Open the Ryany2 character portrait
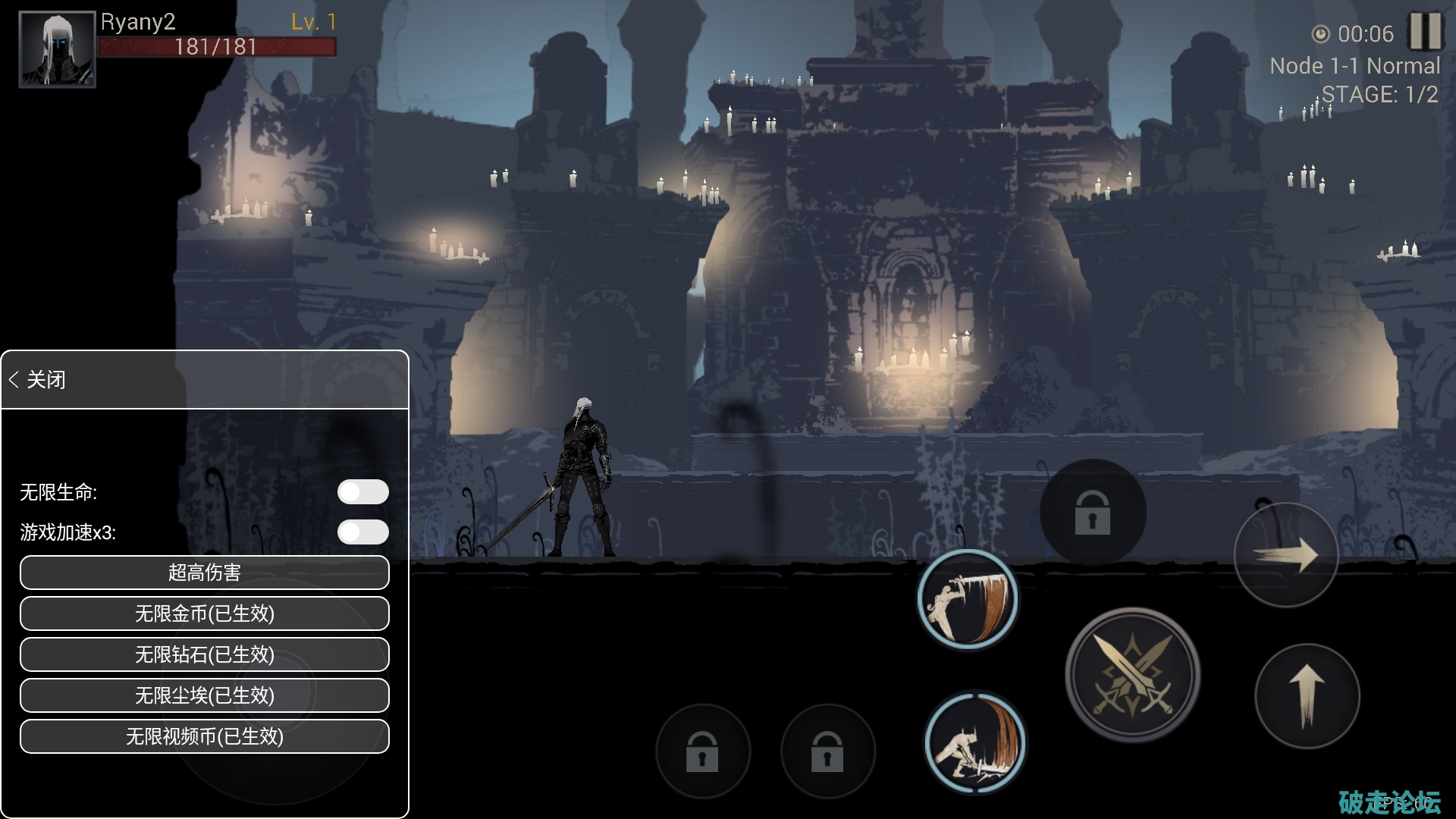The image size is (1456, 819). pos(57,49)
